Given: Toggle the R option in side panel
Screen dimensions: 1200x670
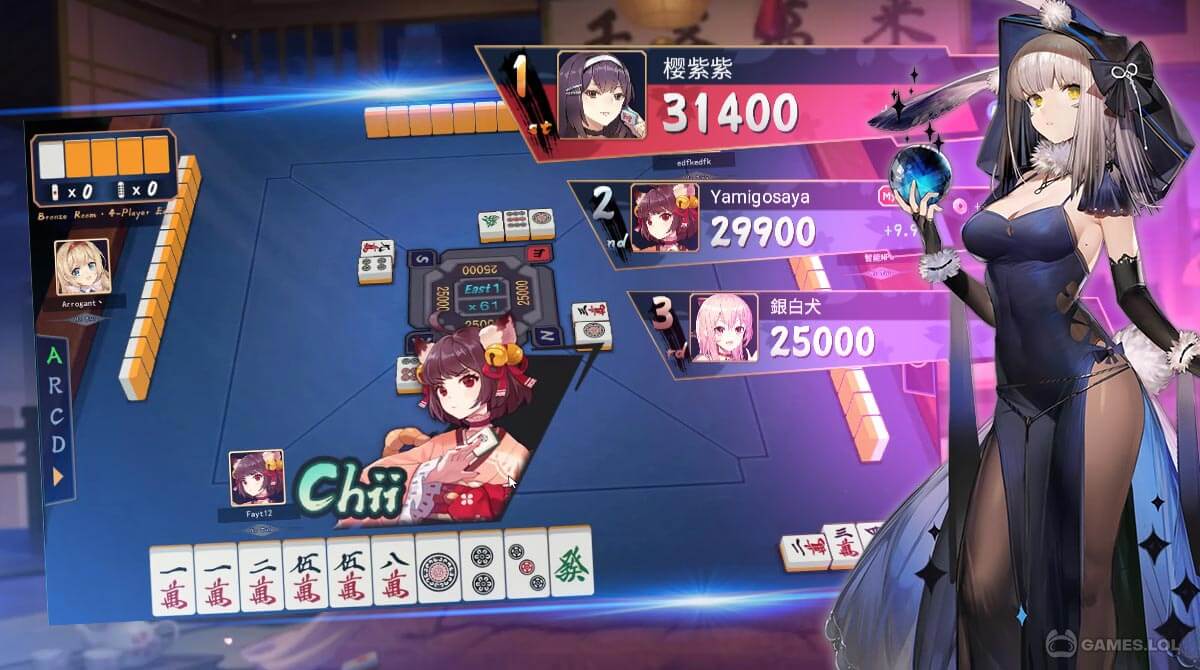Looking at the screenshot, I should 56,385.
